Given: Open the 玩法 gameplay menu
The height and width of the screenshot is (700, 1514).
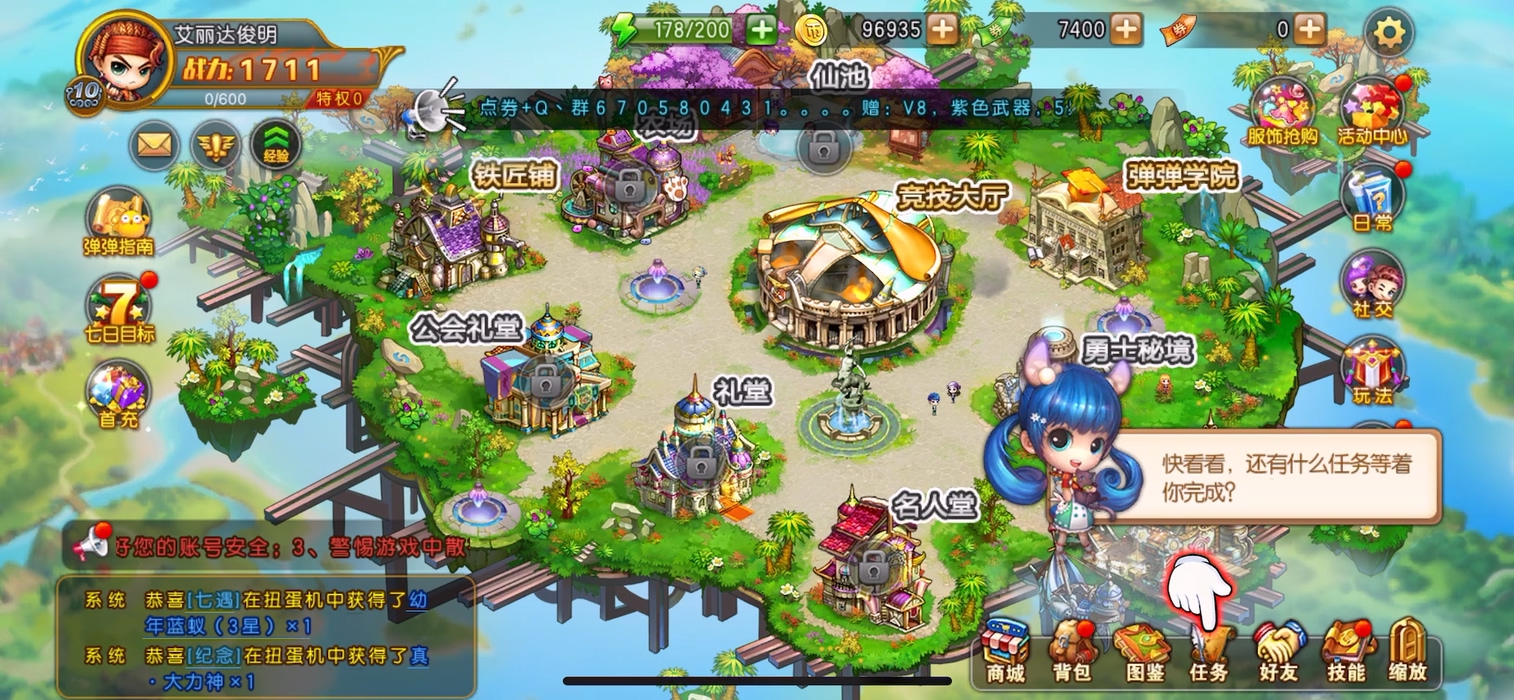Looking at the screenshot, I should (1373, 369).
